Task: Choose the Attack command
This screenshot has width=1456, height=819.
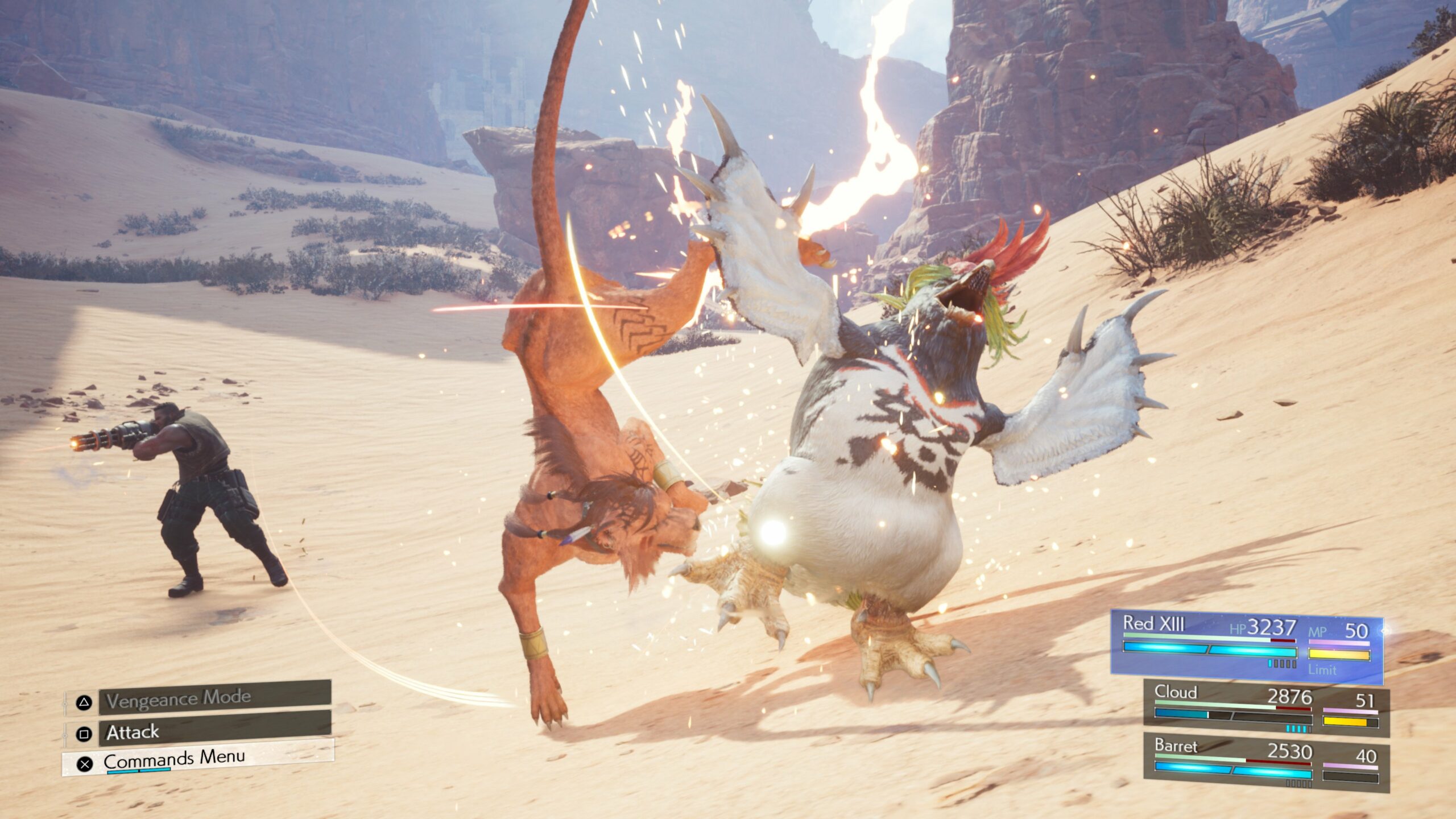Action: click(x=214, y=731)
